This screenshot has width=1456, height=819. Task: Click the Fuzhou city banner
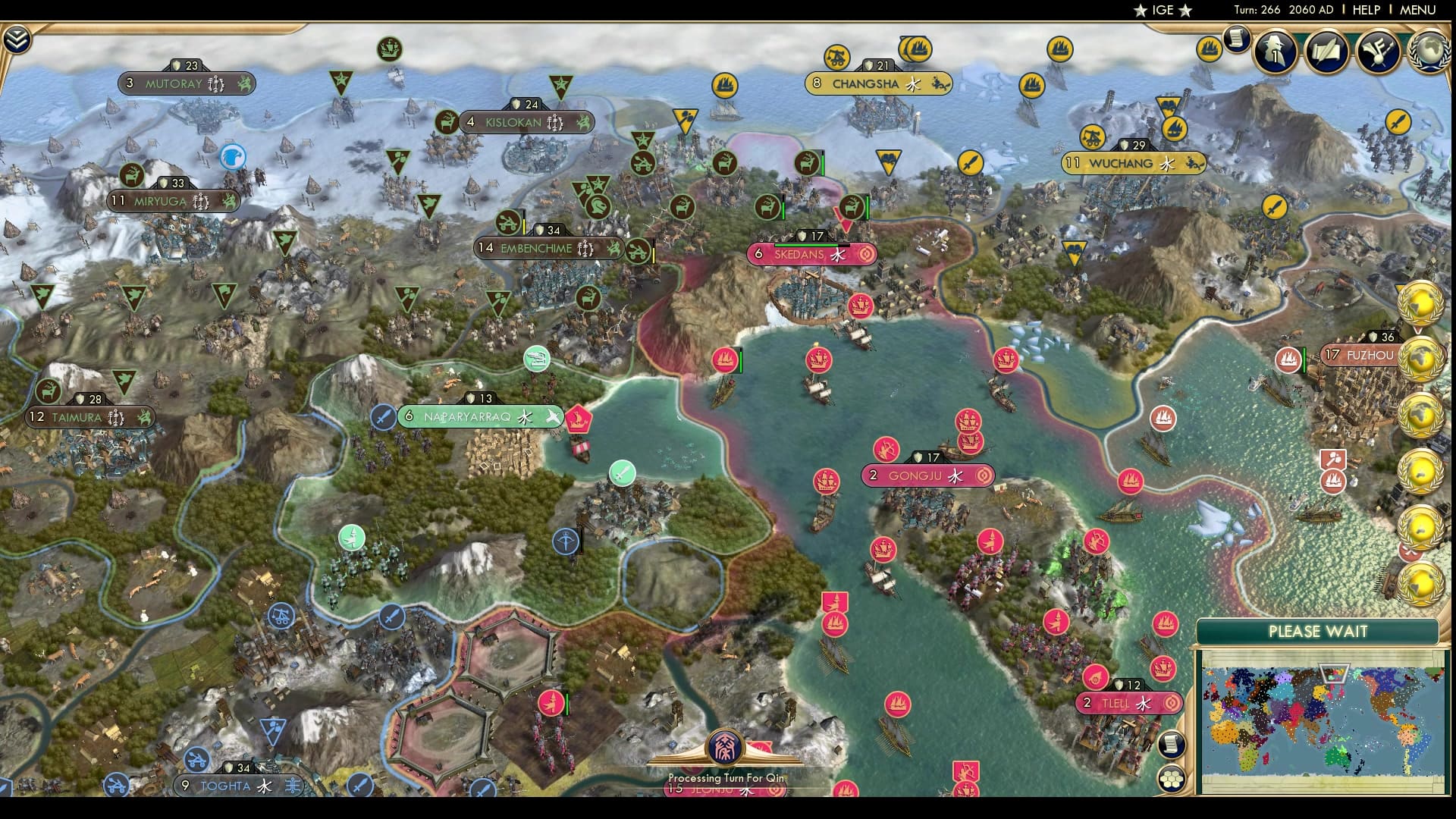coord(1361,353)
